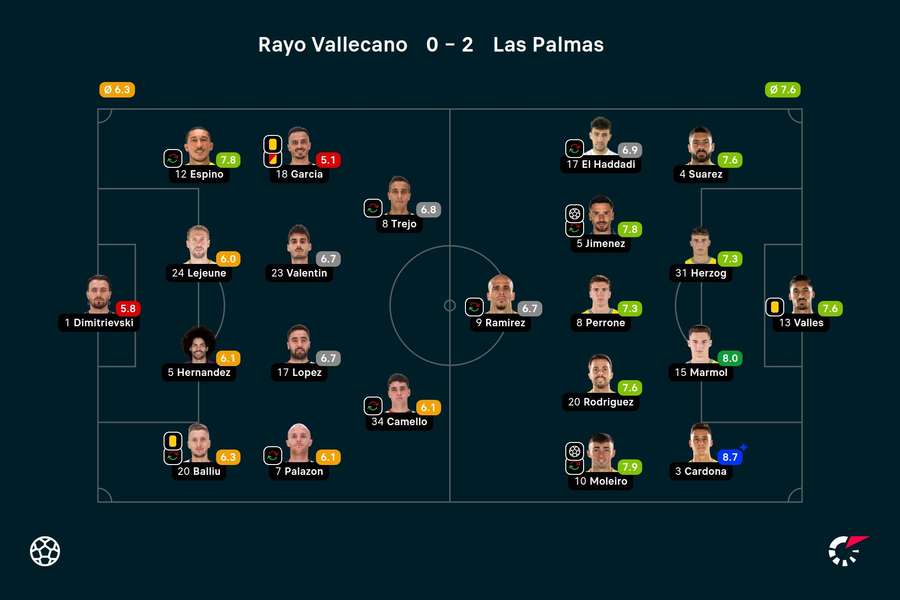Choose Perrone's portrait in midfield
This screenshot has height=600, width=900.
coord(600,295)
